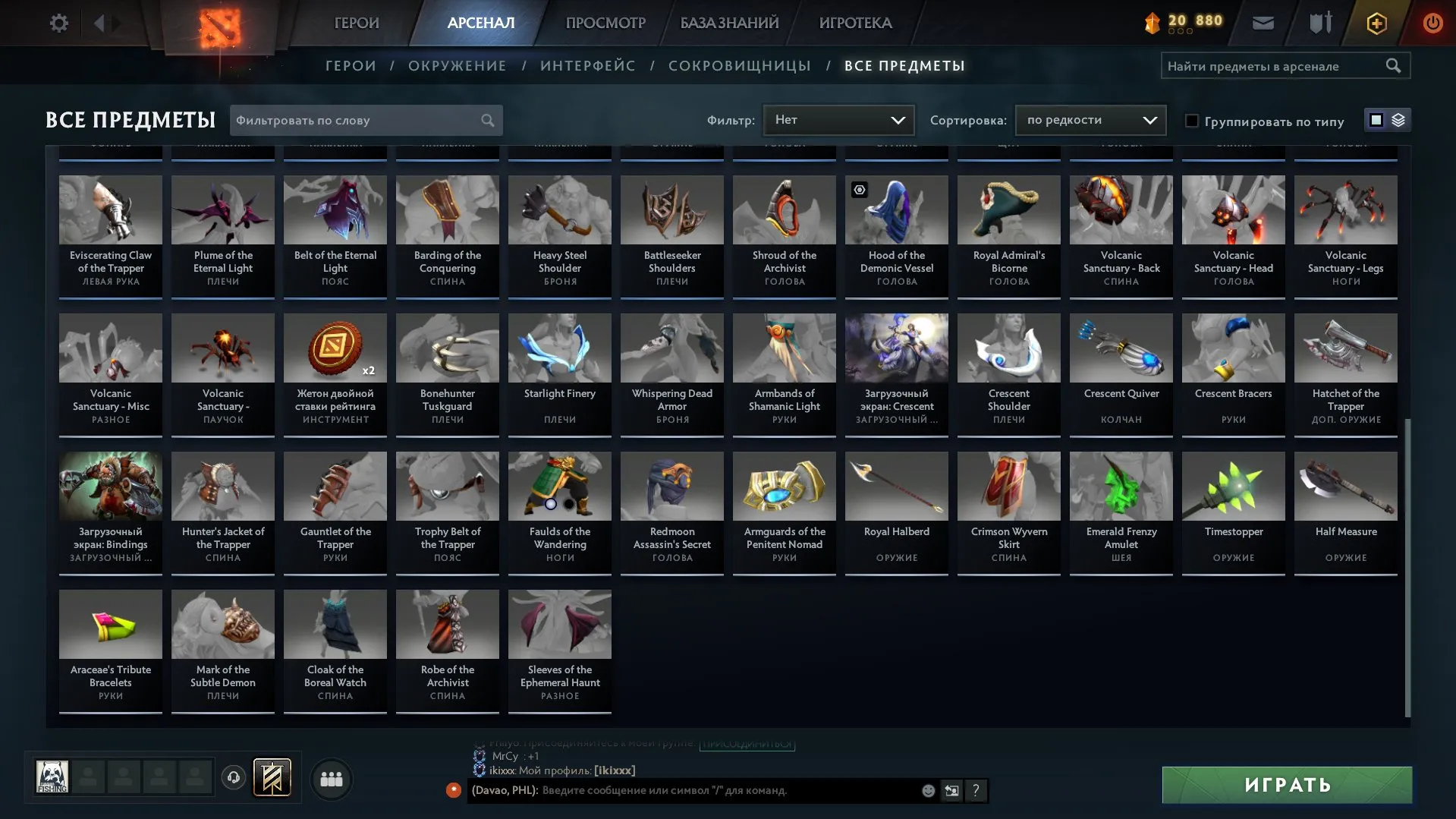
Task: Open the friends list icon near chat
Action: pos(331,778)
